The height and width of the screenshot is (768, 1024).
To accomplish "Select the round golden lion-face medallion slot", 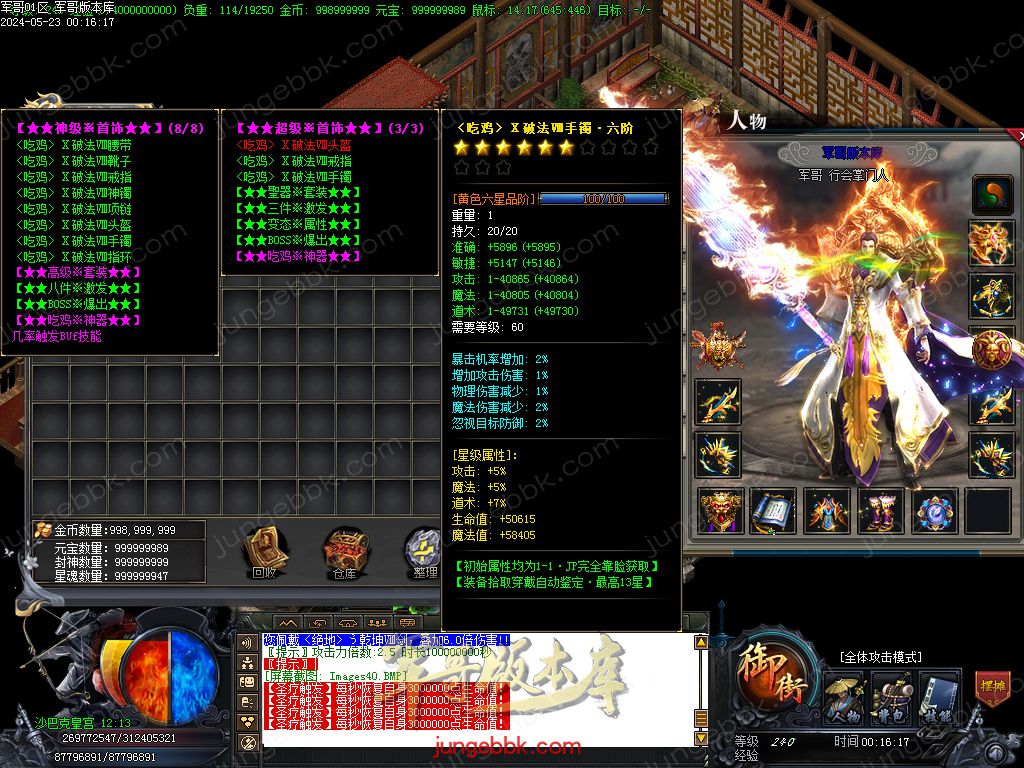I will point(991,349).
